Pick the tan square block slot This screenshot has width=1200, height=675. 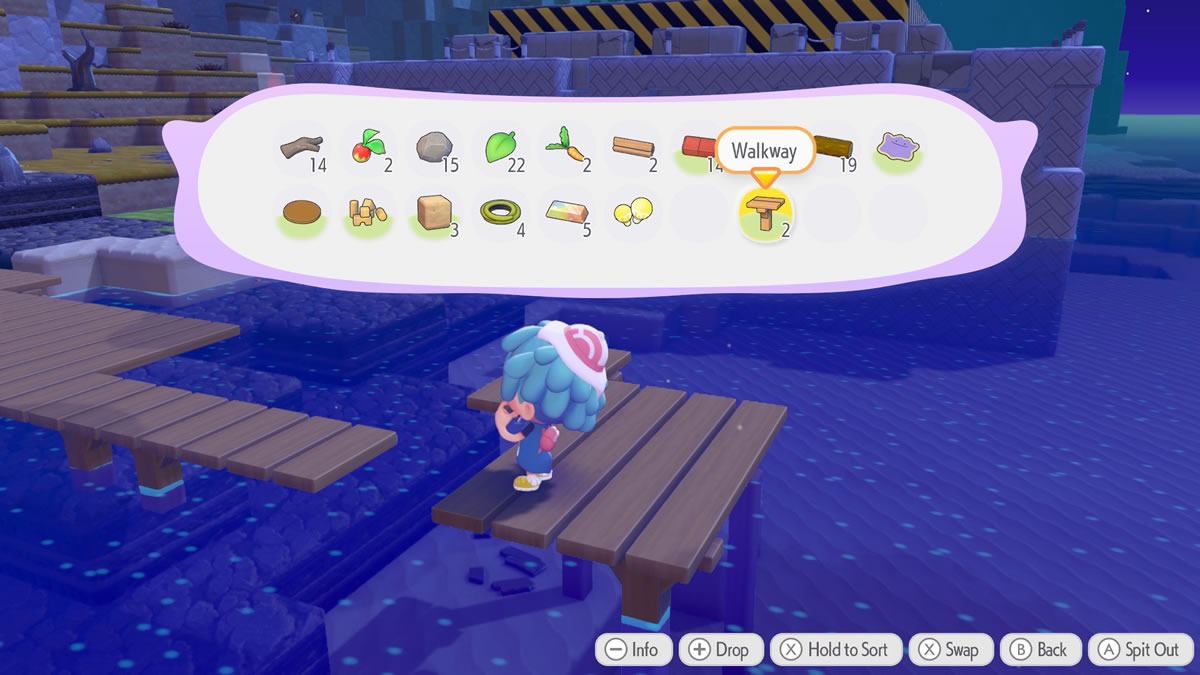click(432, 213)
